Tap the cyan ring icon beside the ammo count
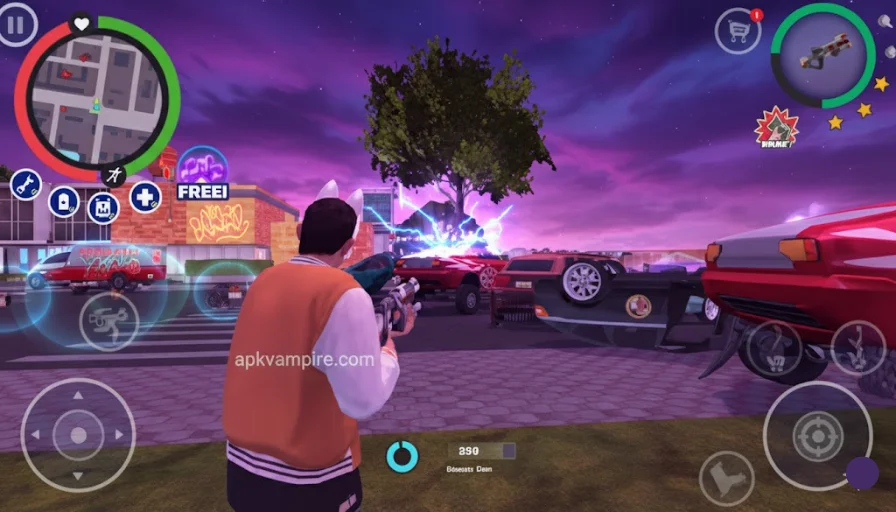 (x=402, y=456)
